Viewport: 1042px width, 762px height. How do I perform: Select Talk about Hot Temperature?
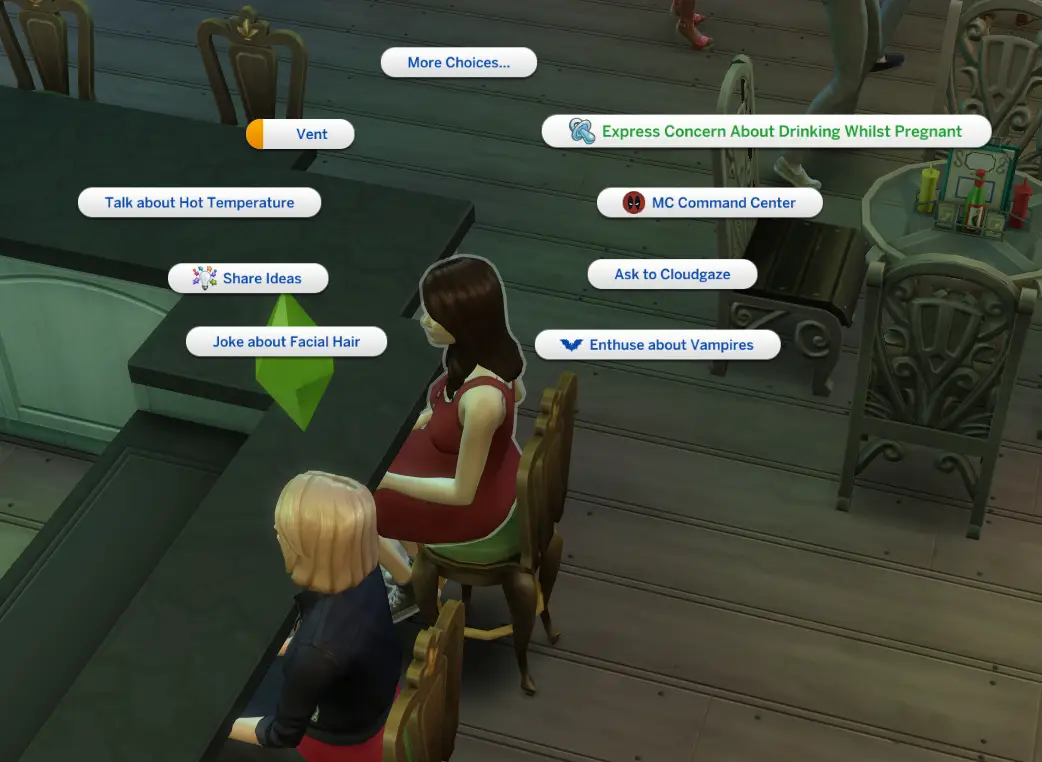tap(199, 203)
